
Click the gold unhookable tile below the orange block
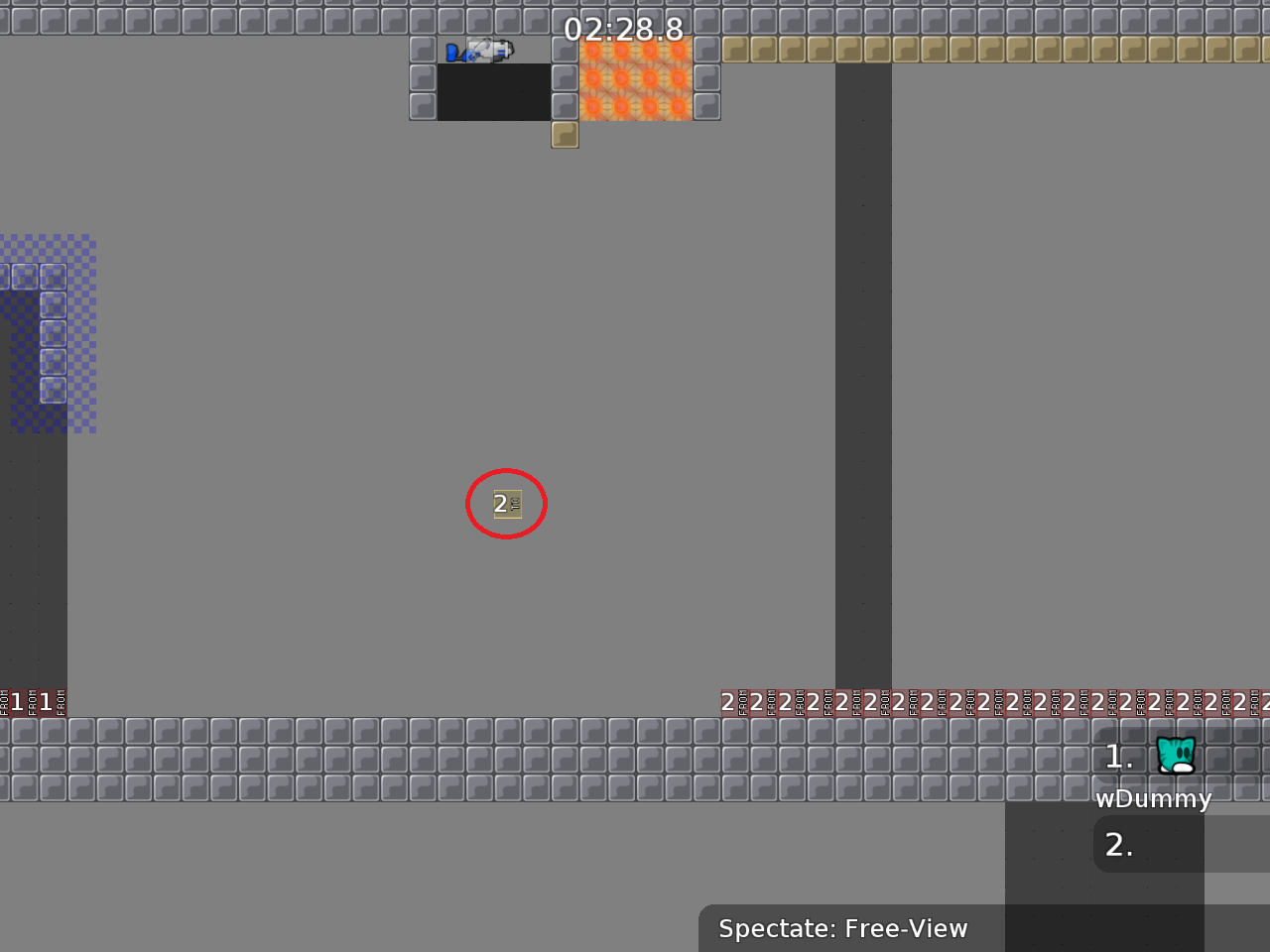pos(565,136)
